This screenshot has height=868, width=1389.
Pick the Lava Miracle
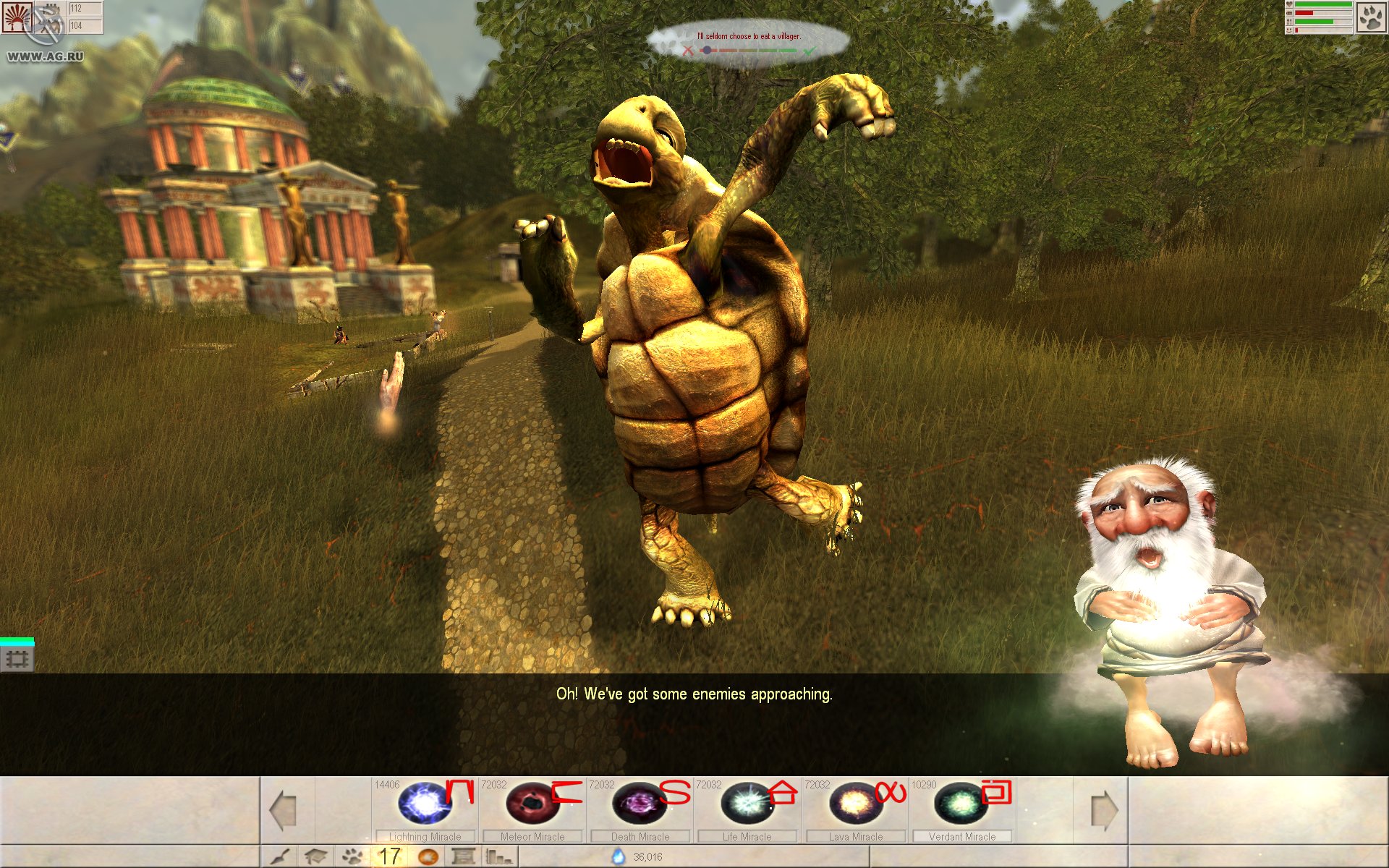coord(855,804)
